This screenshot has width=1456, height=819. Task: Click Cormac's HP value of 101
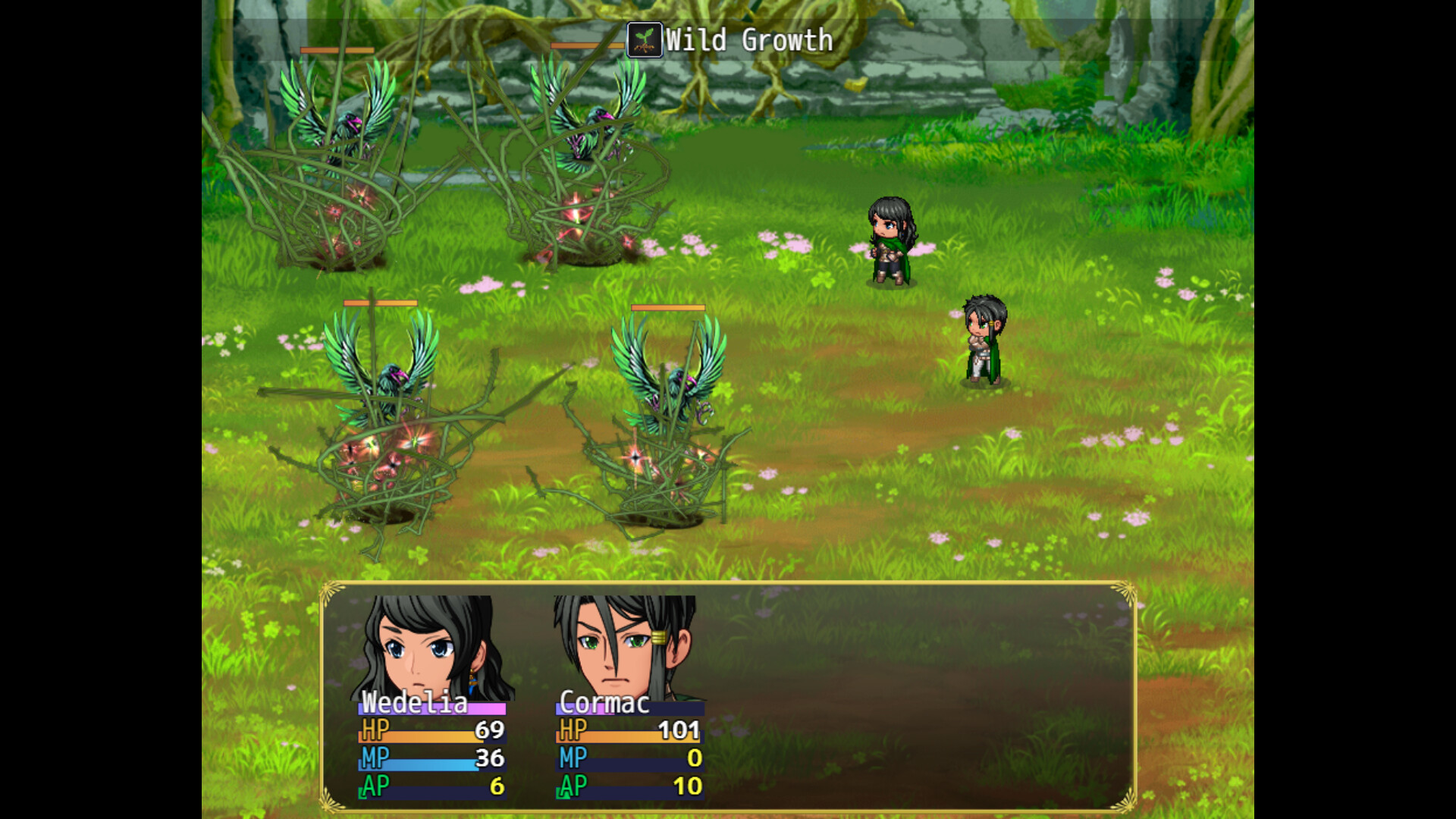click(681, 731)
